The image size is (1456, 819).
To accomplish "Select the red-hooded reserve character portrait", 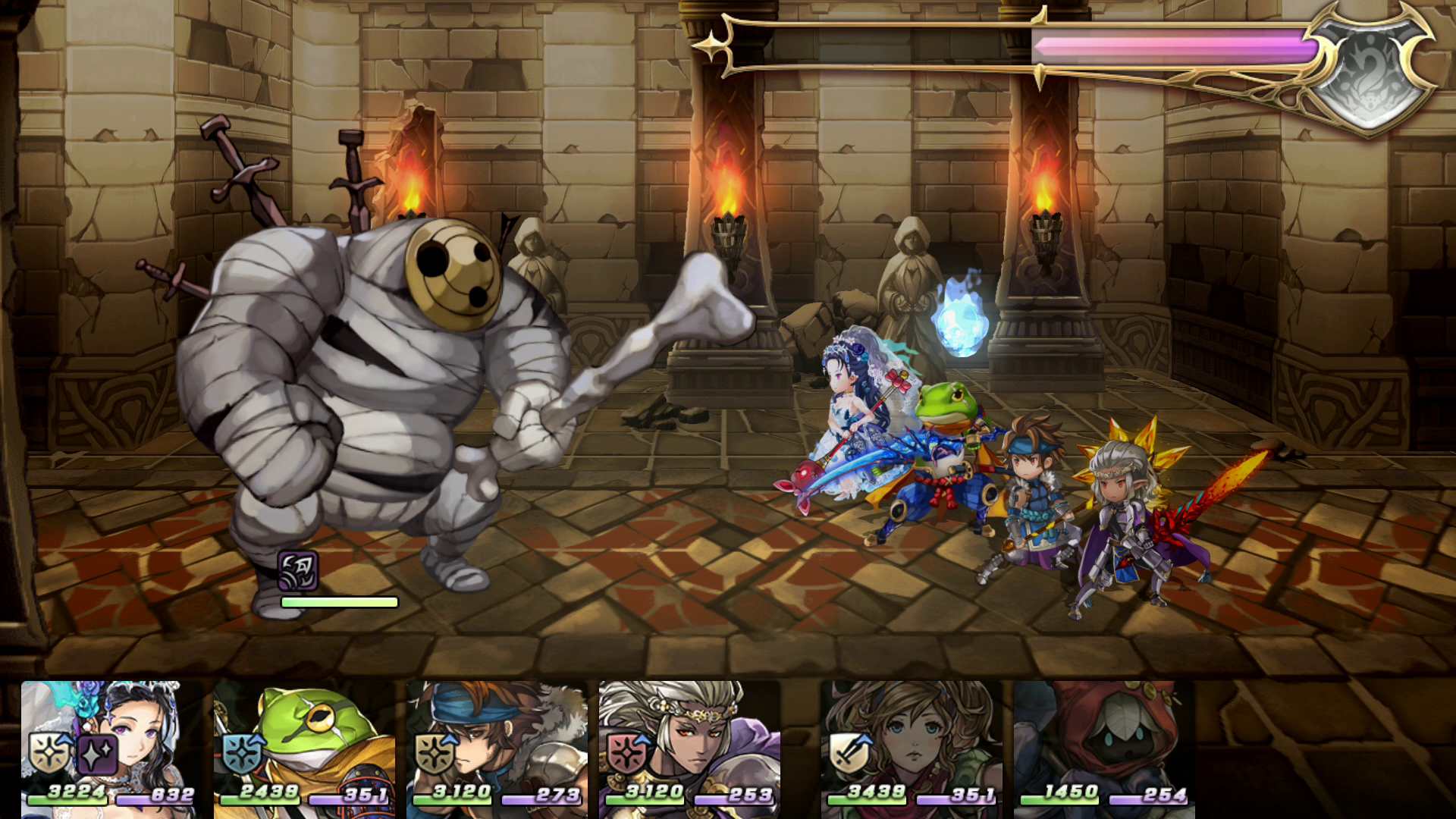I will [x=1103, y=747].
